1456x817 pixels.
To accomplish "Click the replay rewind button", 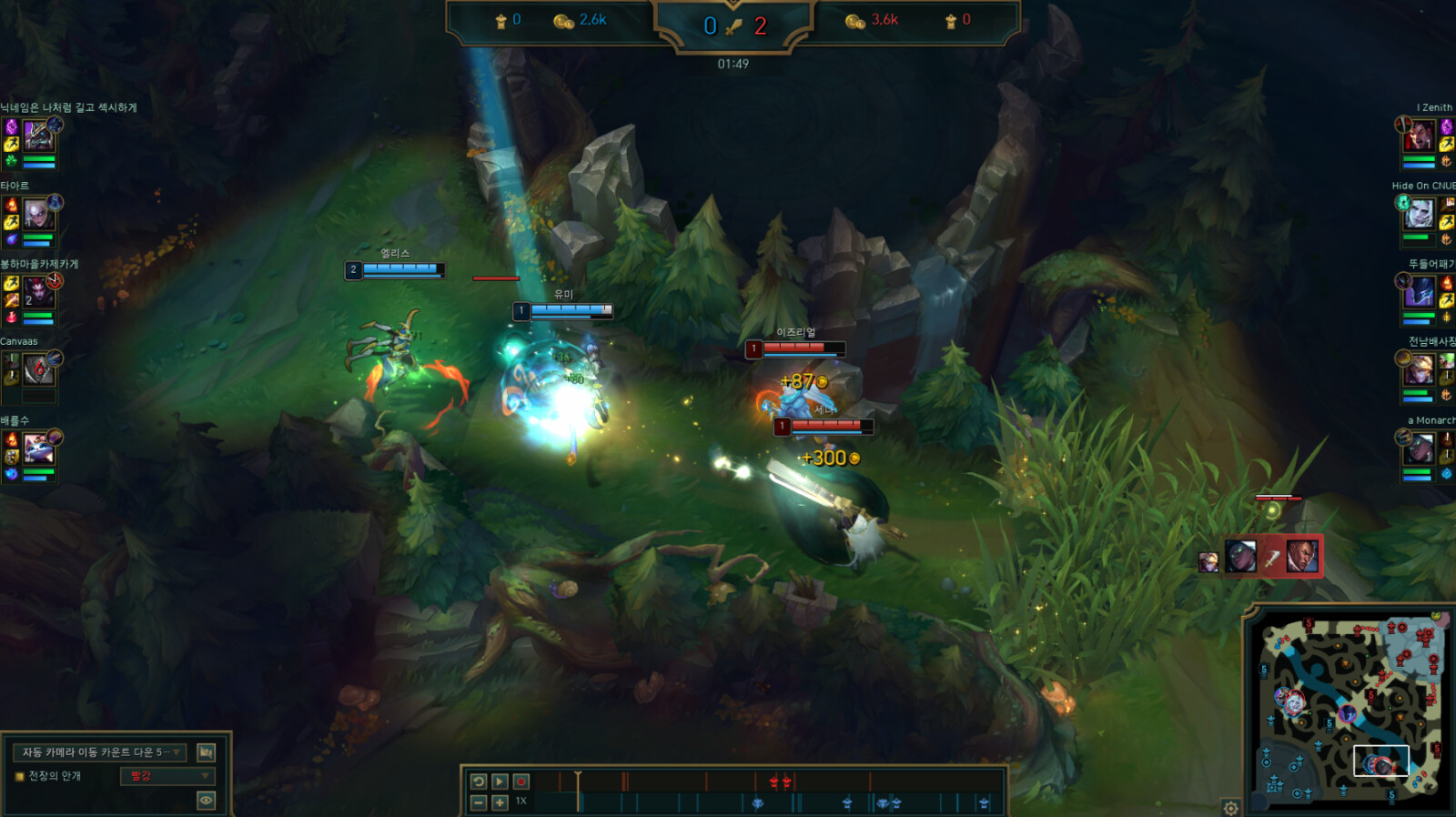I will (479, 782).
